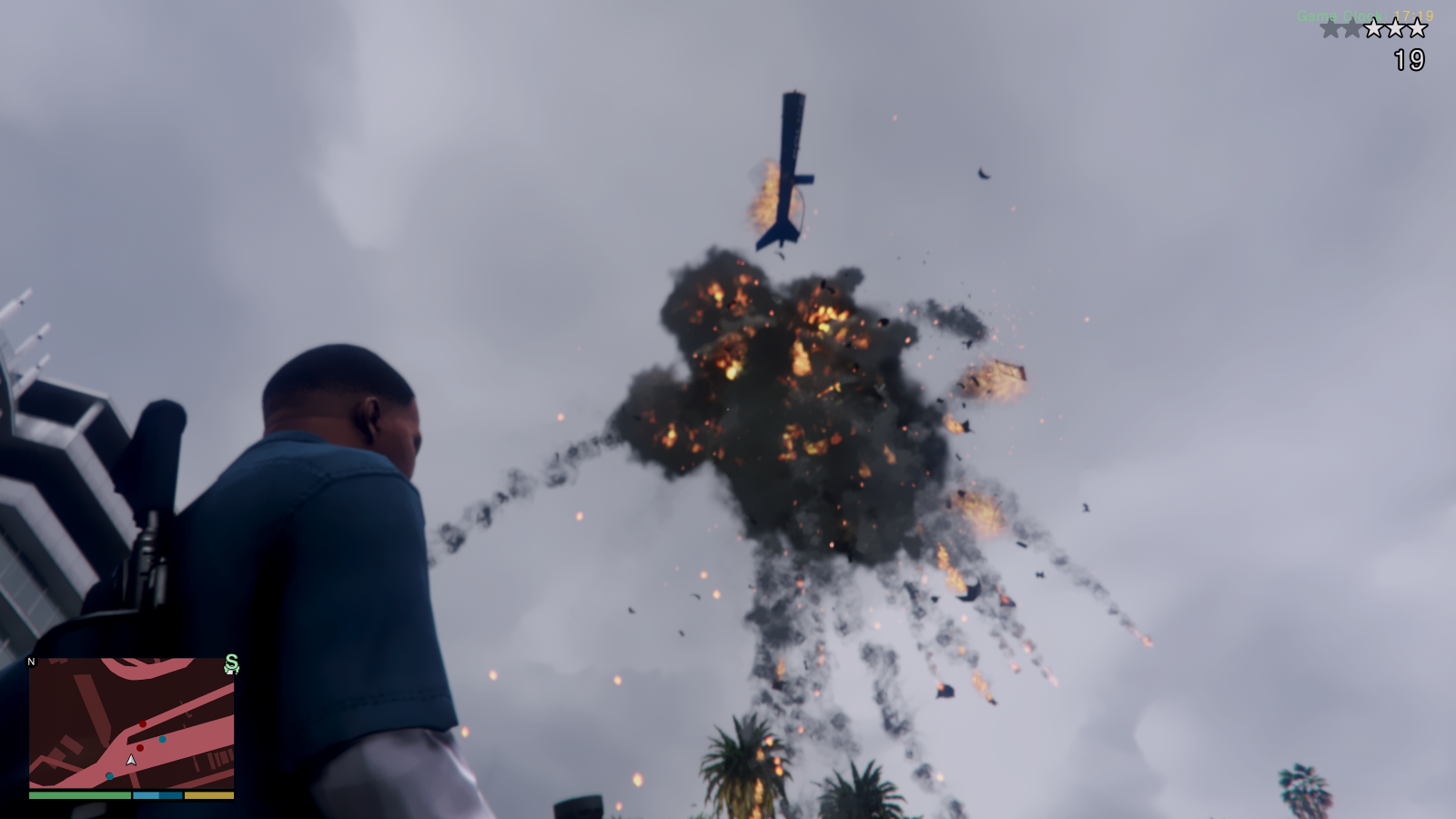Click the upper red enemy blip on minimap
The image size is (1456, 819).
pos(143,724)
